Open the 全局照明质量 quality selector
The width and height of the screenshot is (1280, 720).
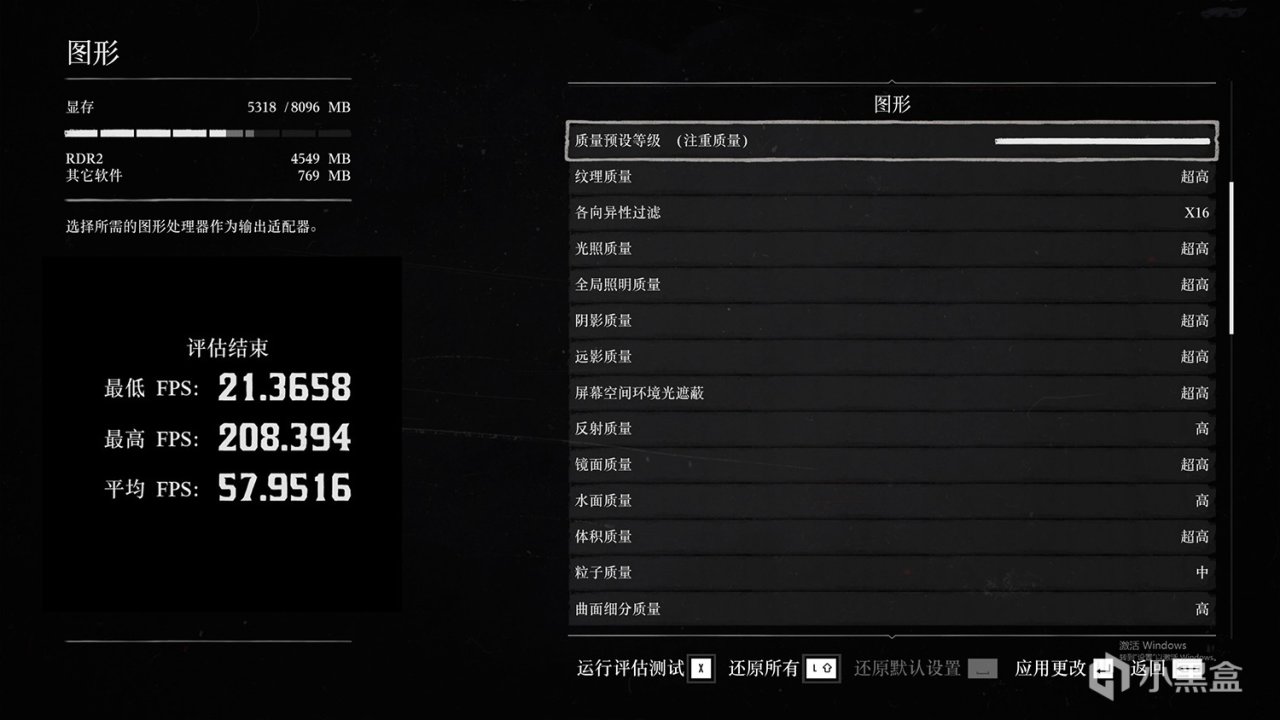click(890, 284)
